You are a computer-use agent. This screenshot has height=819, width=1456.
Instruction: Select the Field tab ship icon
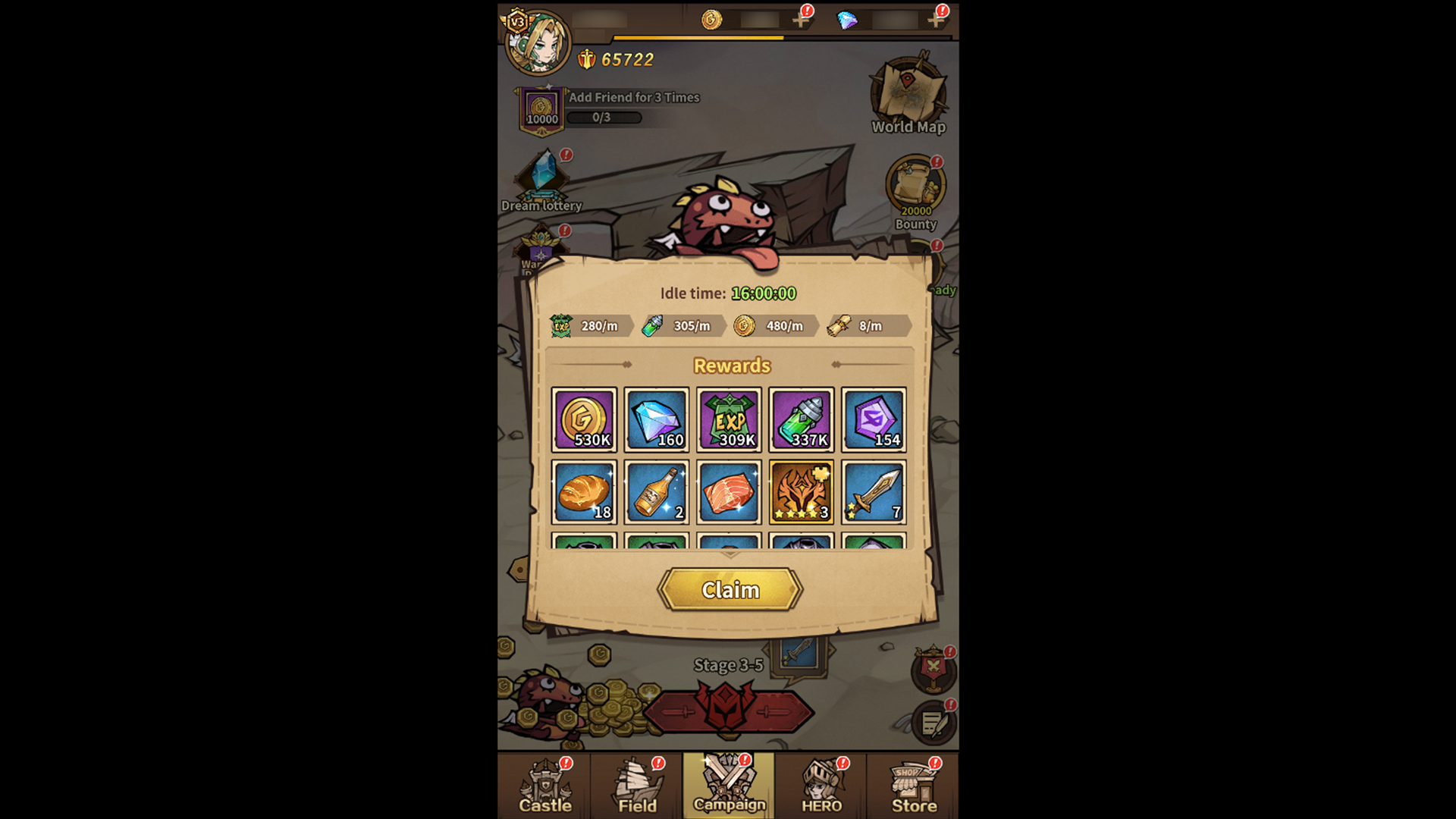[635, 786]
